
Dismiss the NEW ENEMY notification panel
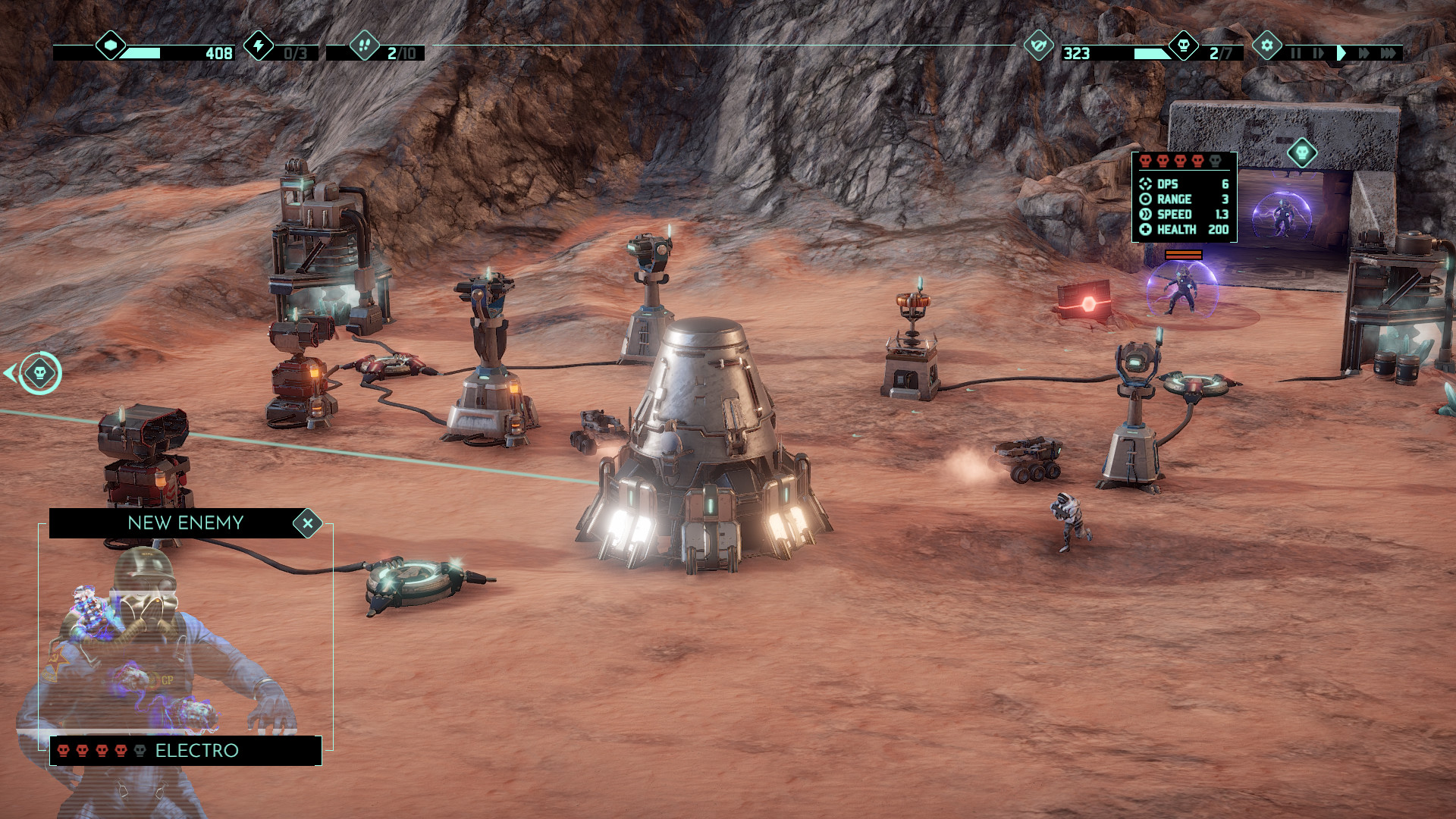[309, 522]
